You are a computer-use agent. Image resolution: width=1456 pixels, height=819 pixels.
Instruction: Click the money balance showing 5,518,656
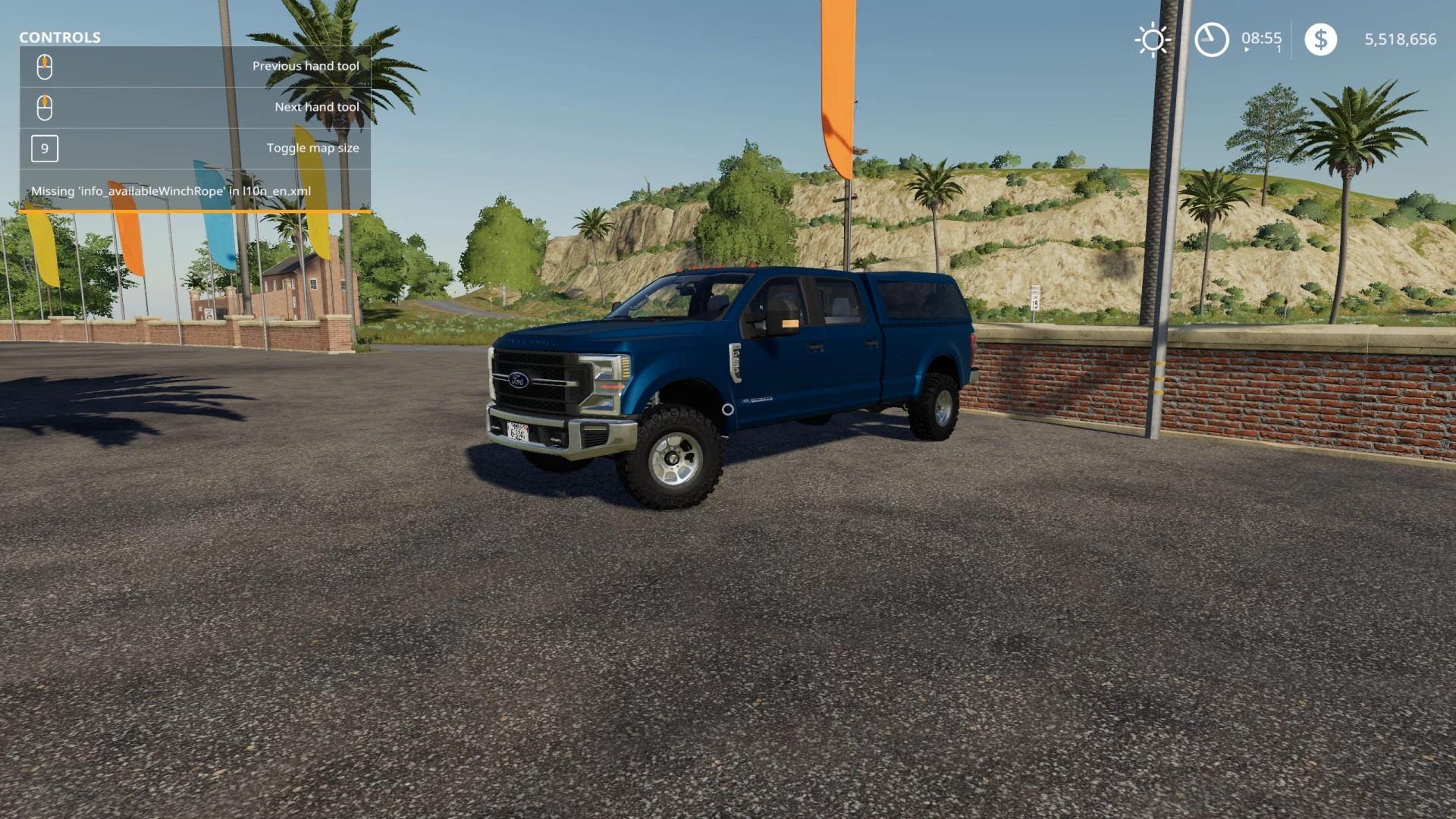pyautogui.click(x=1399, y=39)
